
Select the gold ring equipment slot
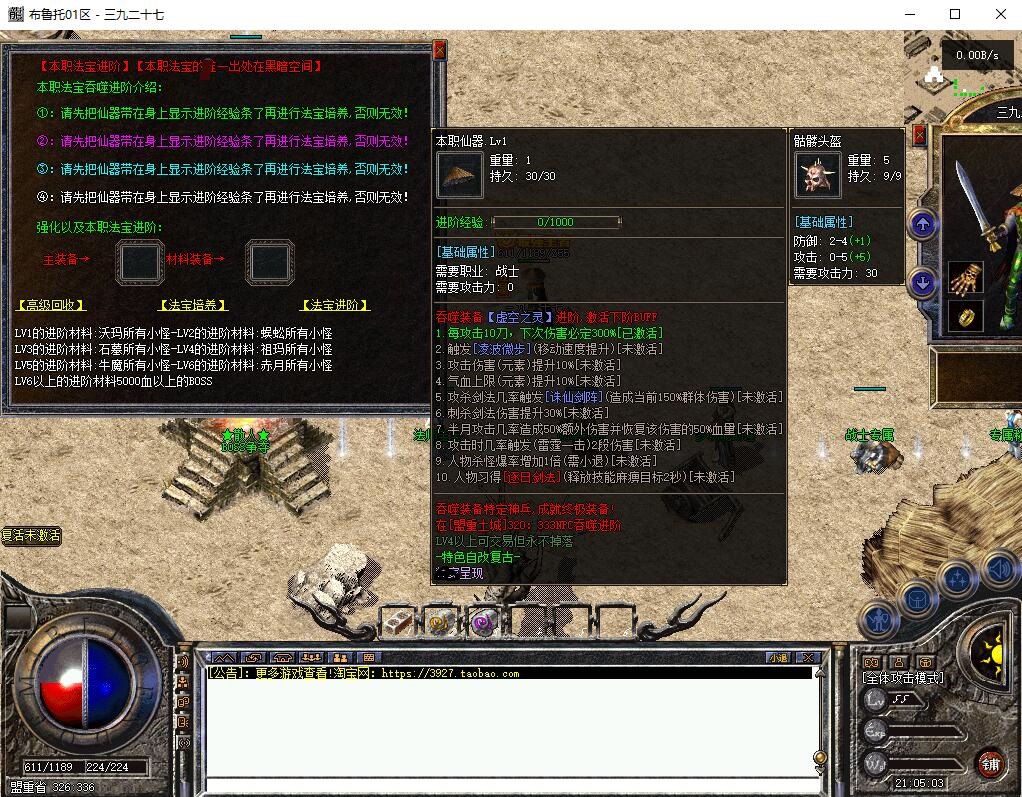click(x=965, y=317)
